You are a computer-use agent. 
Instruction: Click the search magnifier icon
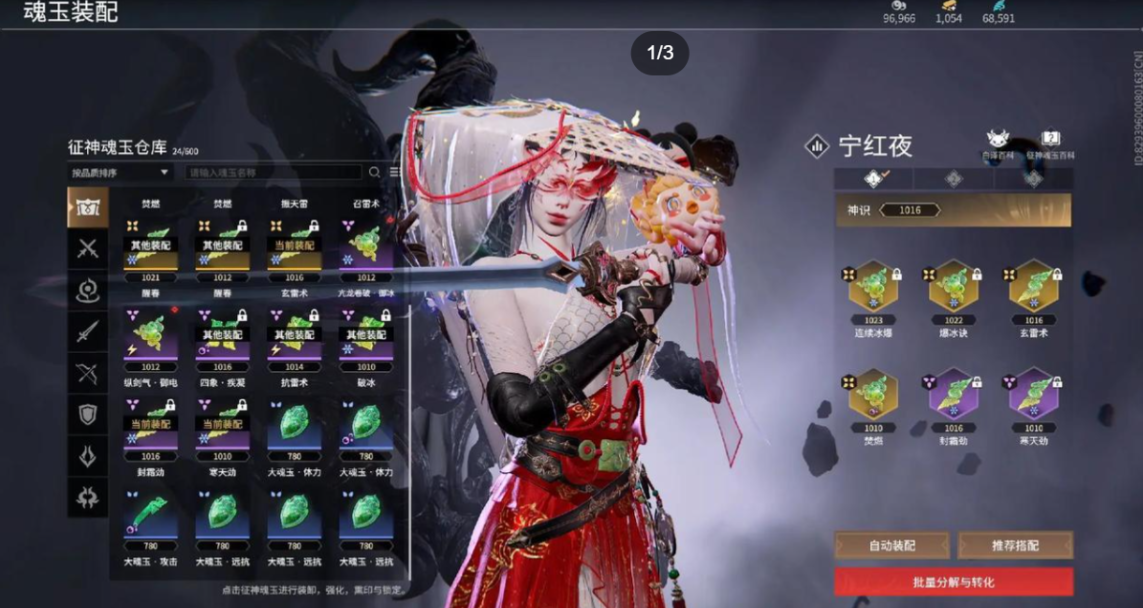tap(375, 172)
